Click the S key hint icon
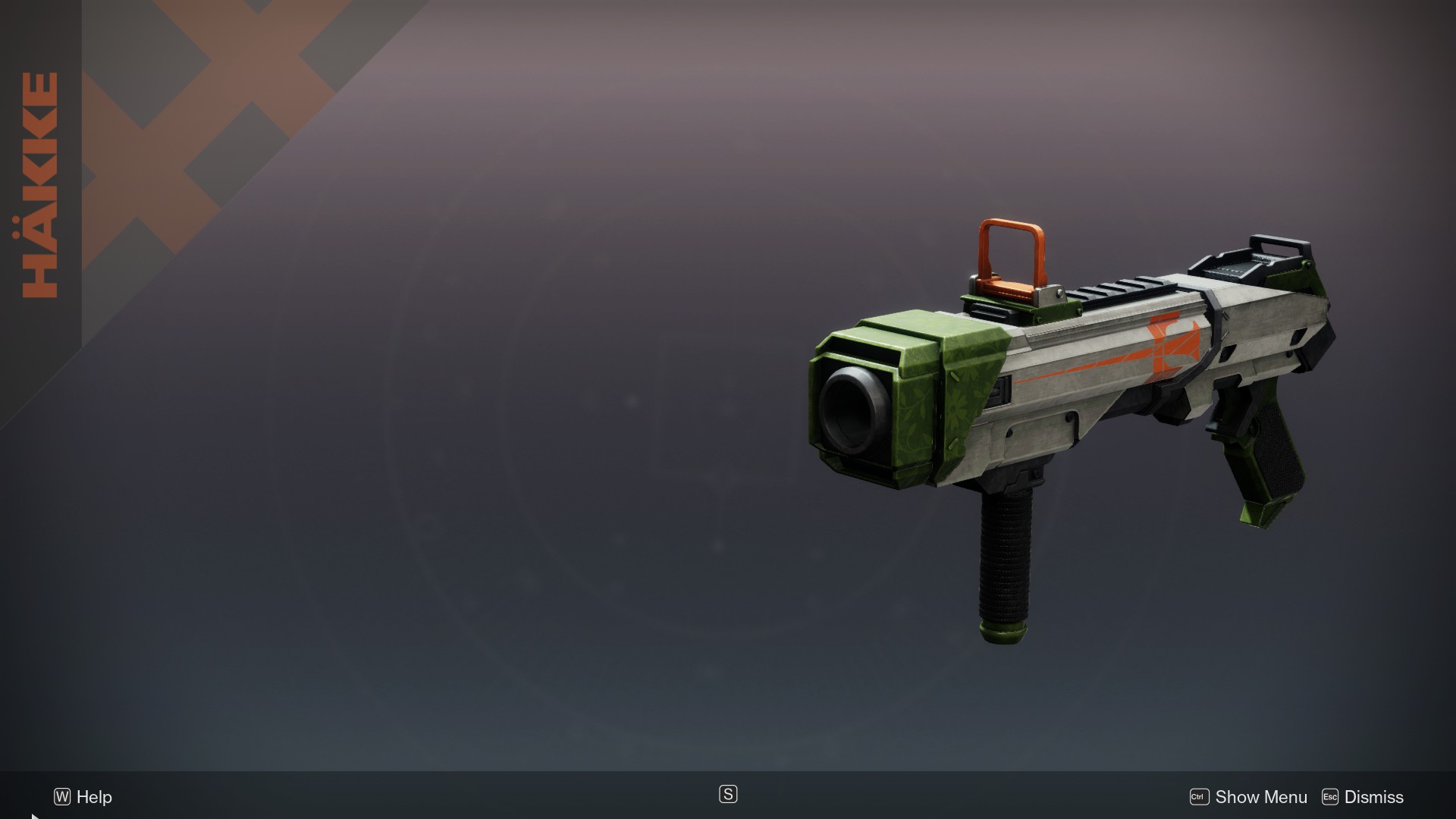This screenshot has height=819, width=1456. point(727,794)
